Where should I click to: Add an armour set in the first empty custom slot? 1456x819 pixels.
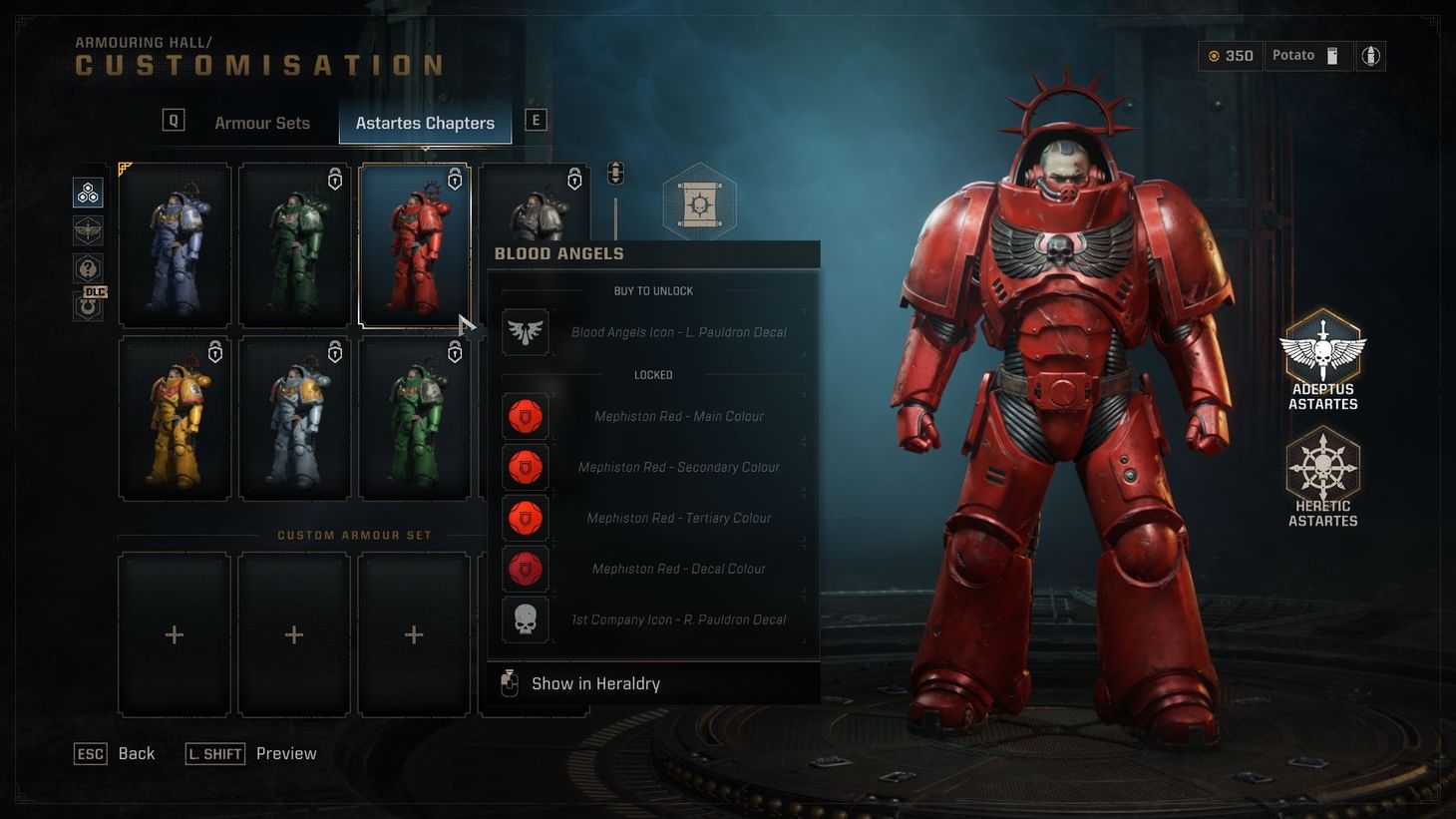pyautogui.click(x=175, y=634)
